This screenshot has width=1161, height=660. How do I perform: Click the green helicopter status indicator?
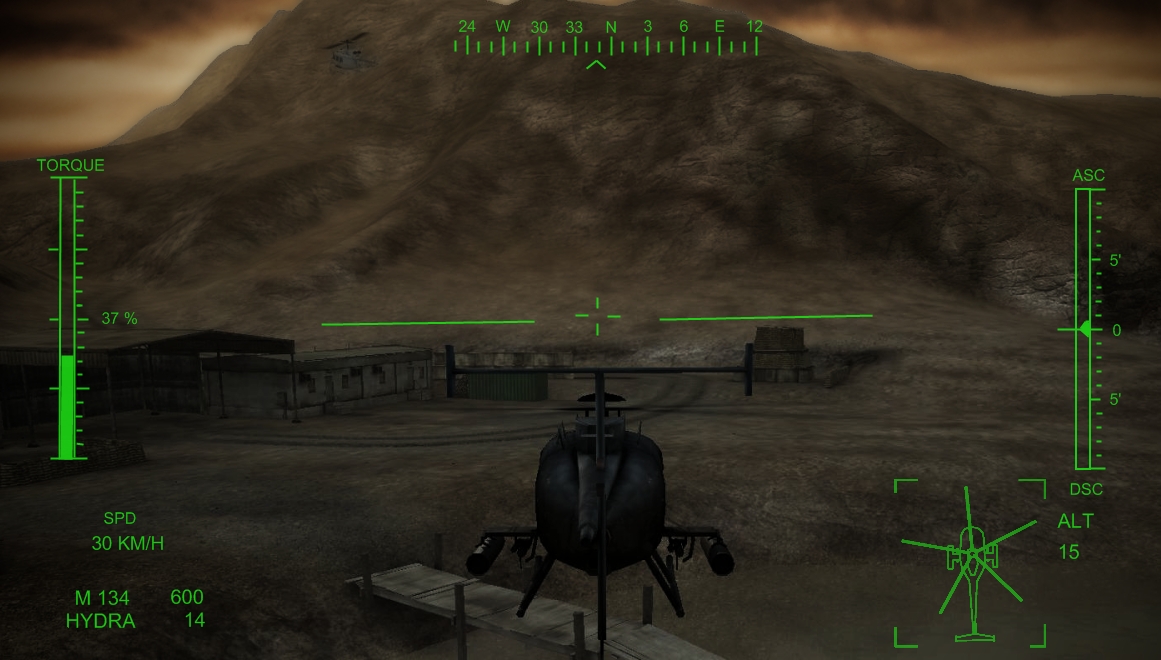coord(968,563)
